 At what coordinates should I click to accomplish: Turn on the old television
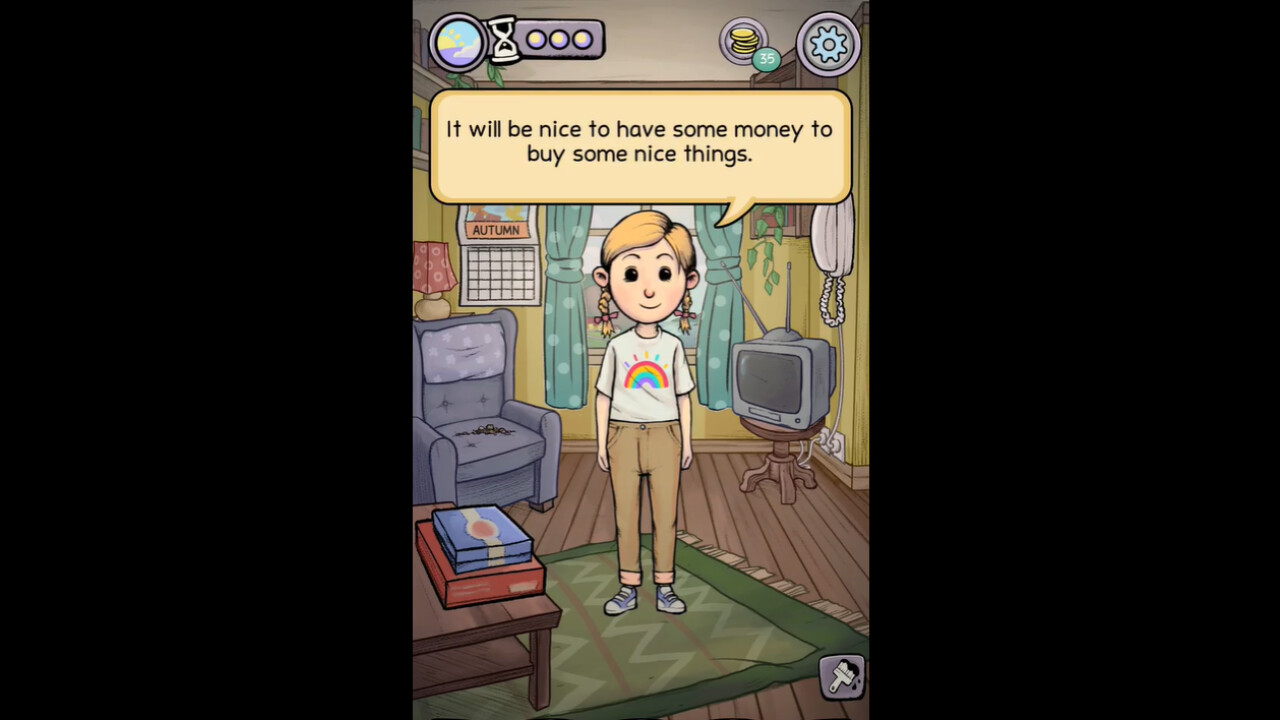click(772, 385)
